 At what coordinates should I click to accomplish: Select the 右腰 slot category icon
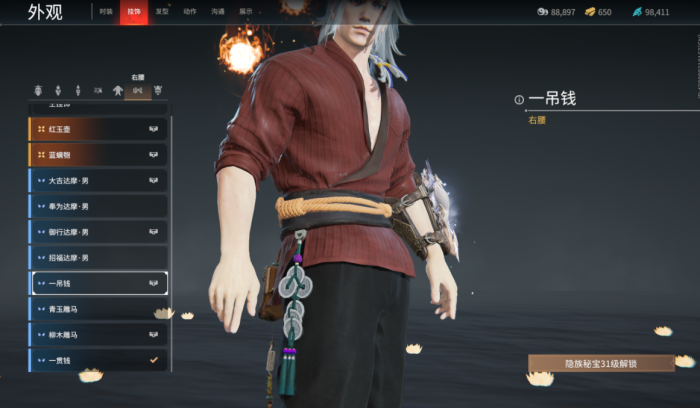tap(137, 90)
